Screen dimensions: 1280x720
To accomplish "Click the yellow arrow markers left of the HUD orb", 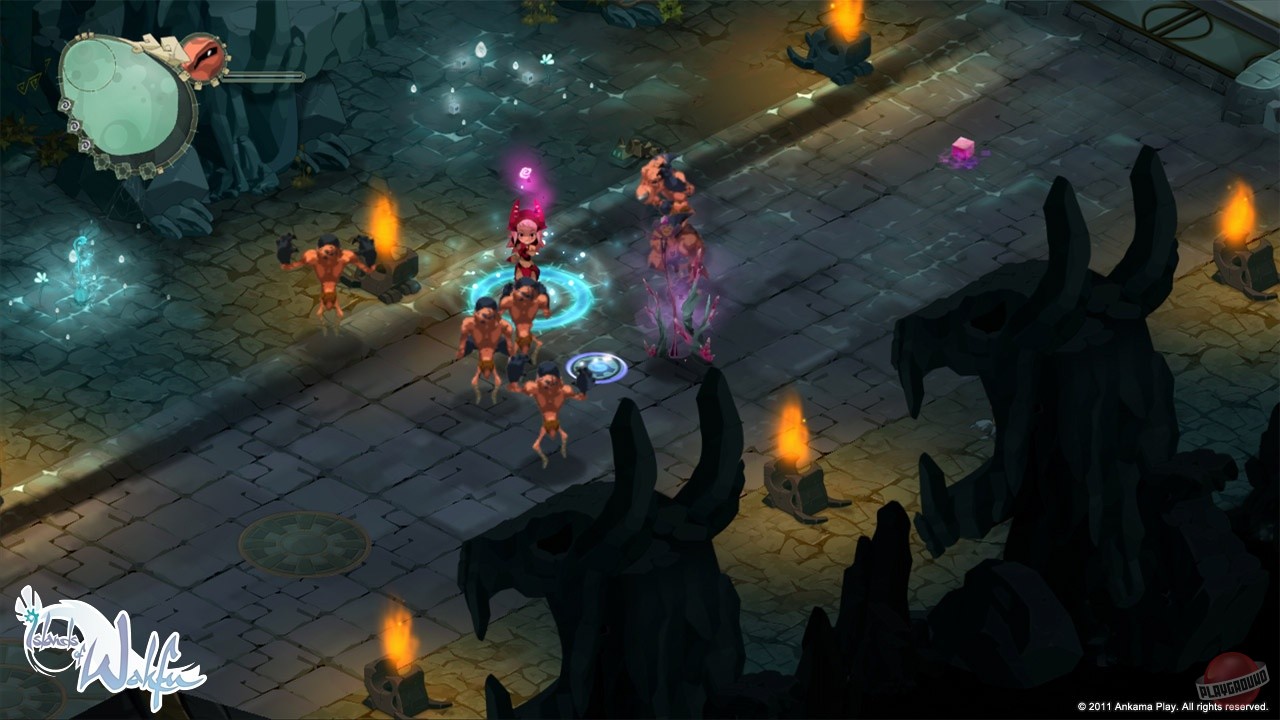I will [32, 80].
